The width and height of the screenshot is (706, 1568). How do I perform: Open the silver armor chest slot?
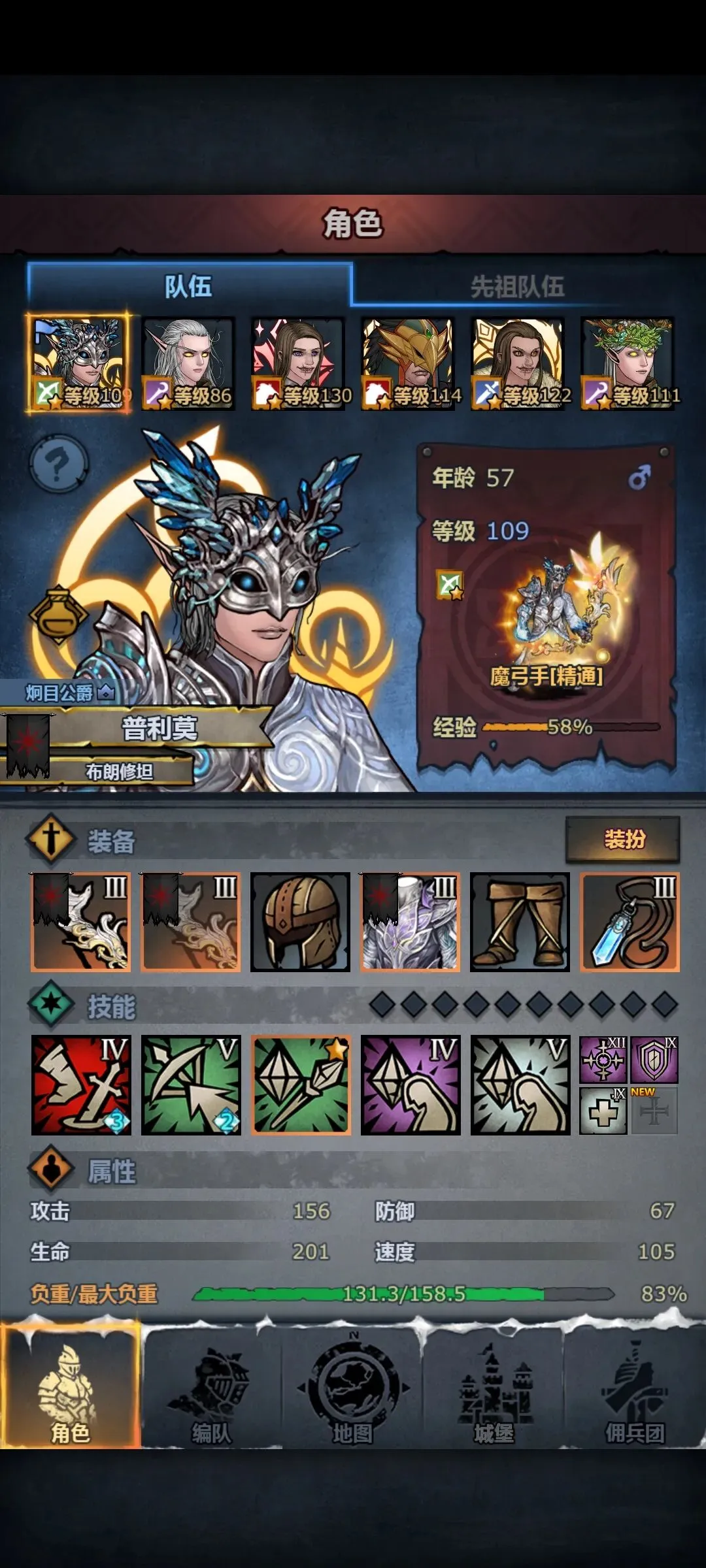click(410, 922)
